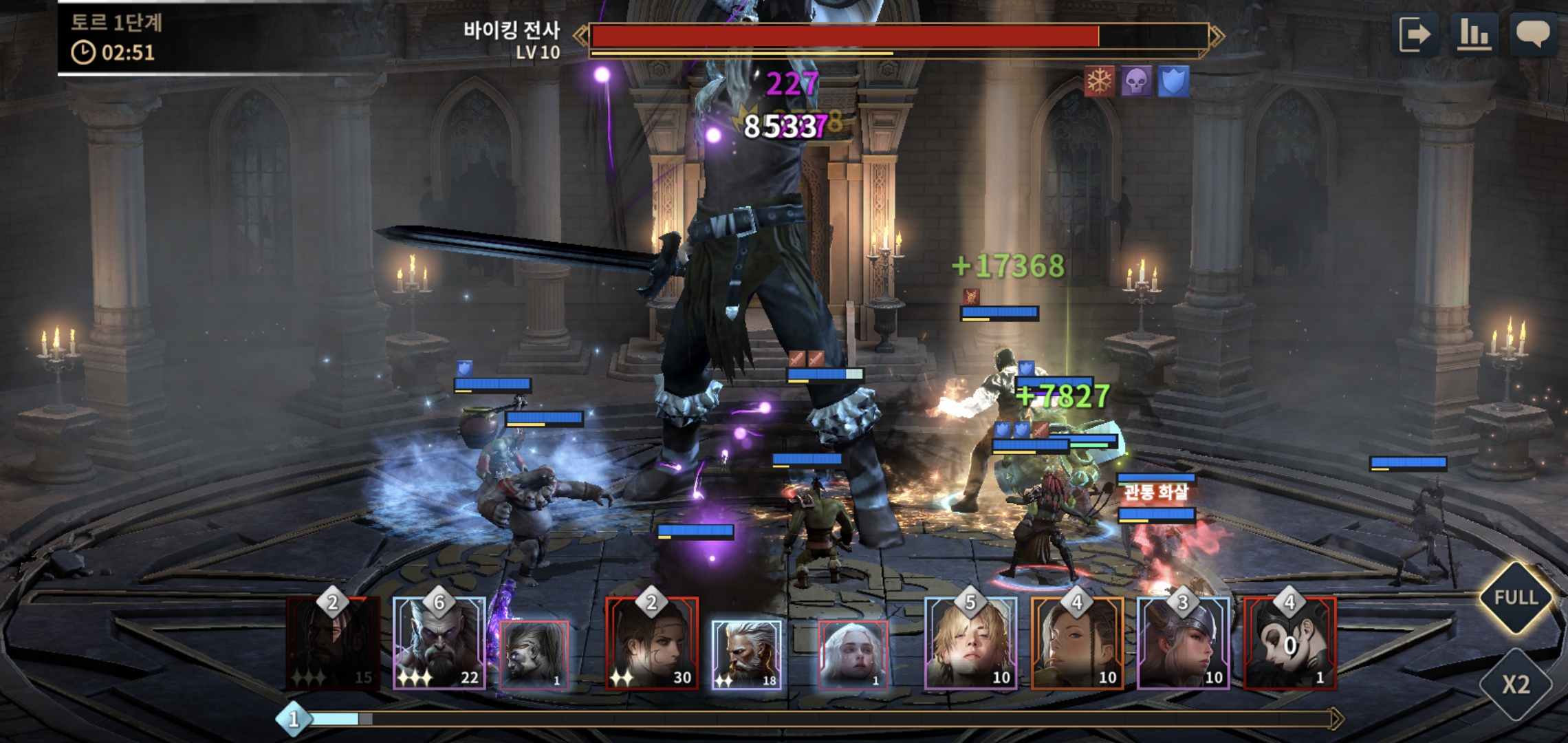Select the white-bearded hero card numbered 22
1568x743 pixels.
[439, 644]
